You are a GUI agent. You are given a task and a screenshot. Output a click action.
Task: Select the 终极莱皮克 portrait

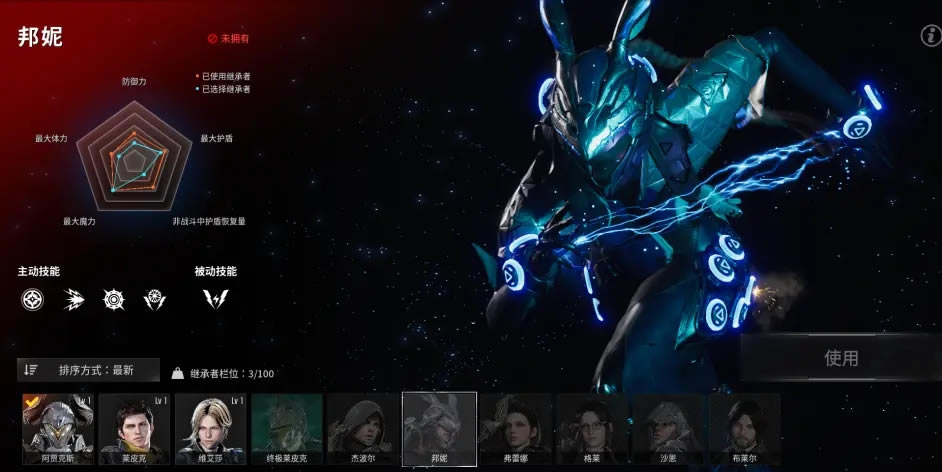pyautogui.click(x=286, y=428)
